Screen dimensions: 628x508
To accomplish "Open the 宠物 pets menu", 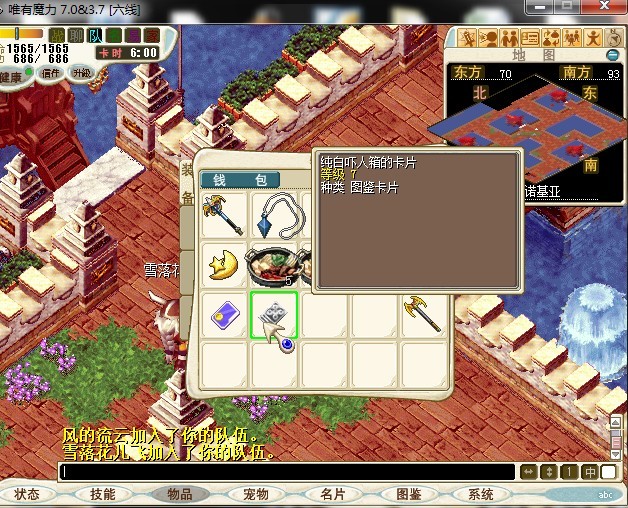I will pyautogui.click(x=255, y=494).
